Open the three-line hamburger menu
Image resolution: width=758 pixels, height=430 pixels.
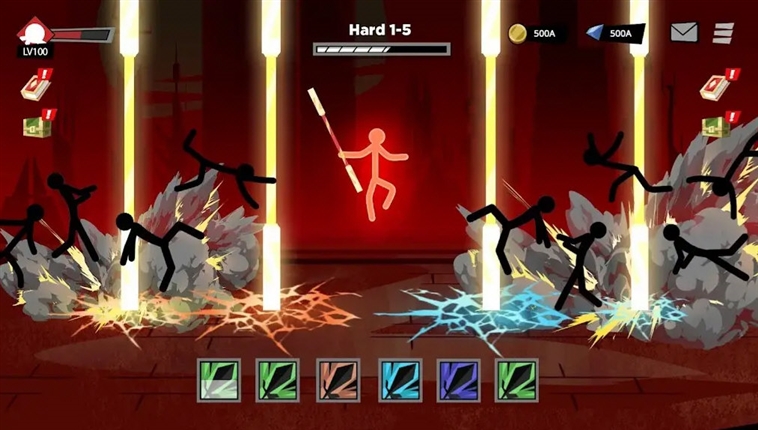click(723, 33)
